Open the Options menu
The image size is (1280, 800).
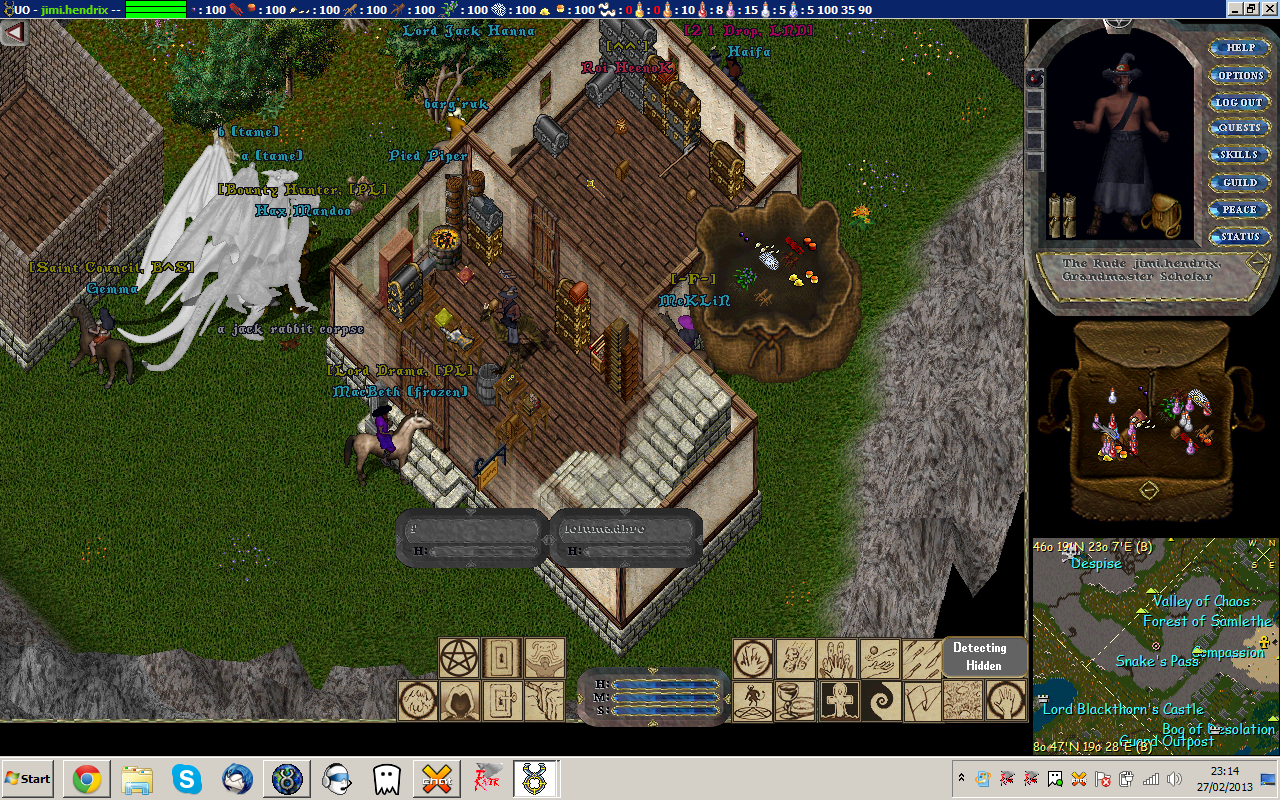click(1240, 75)
